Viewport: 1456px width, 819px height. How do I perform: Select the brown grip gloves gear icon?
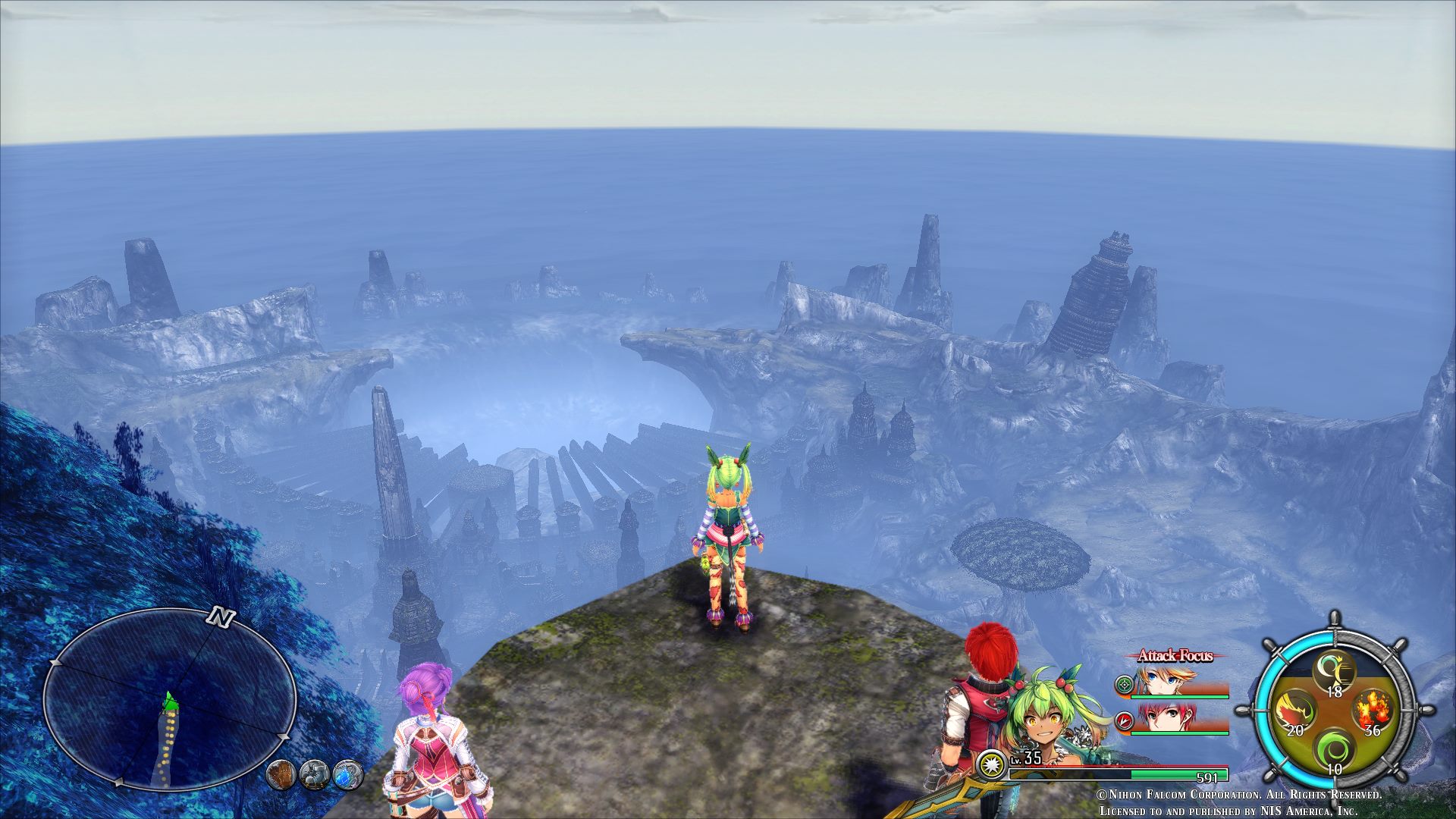point(281,774)
